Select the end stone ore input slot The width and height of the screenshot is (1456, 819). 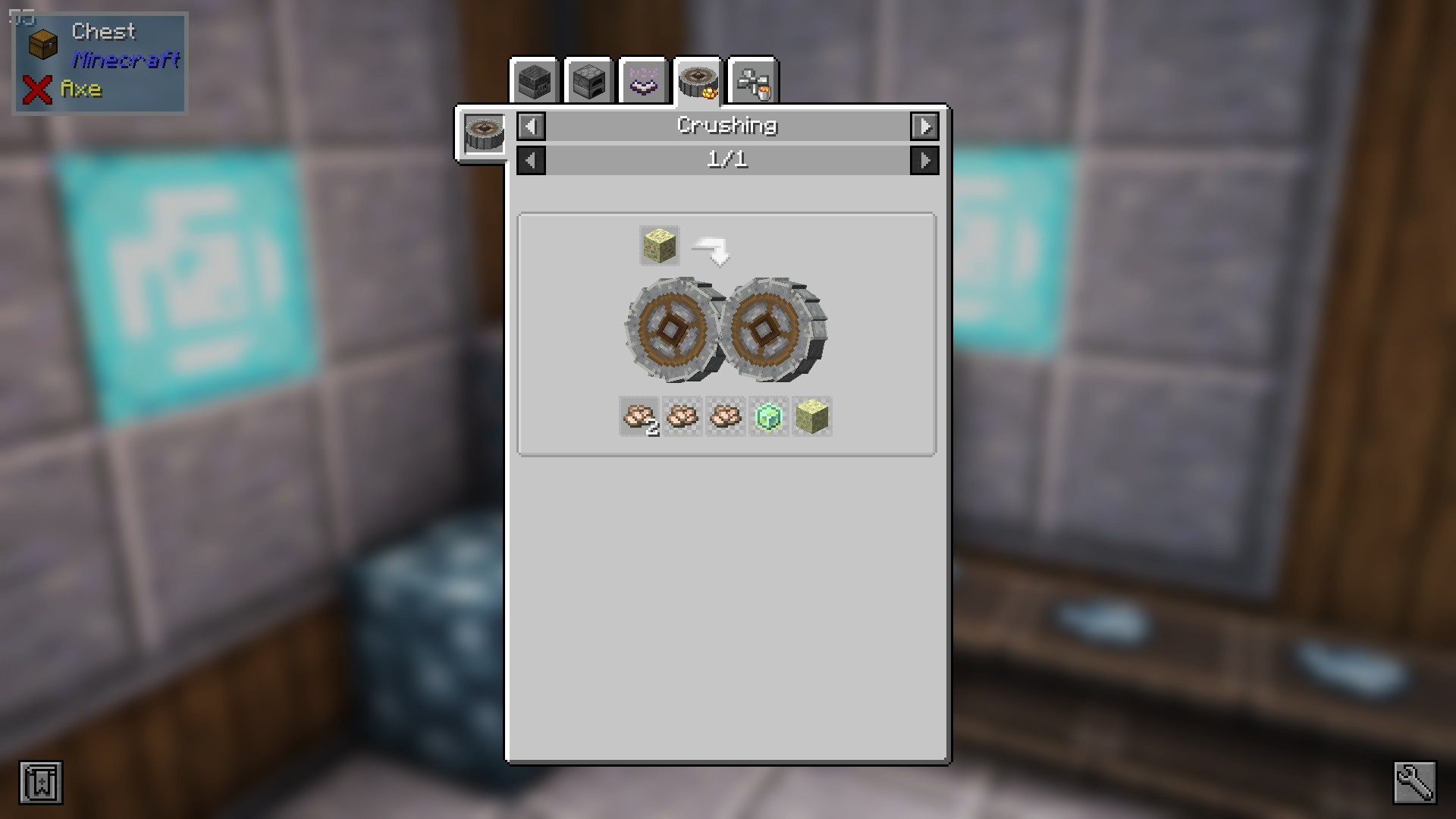pyautogui.click(x=659, y=246)
